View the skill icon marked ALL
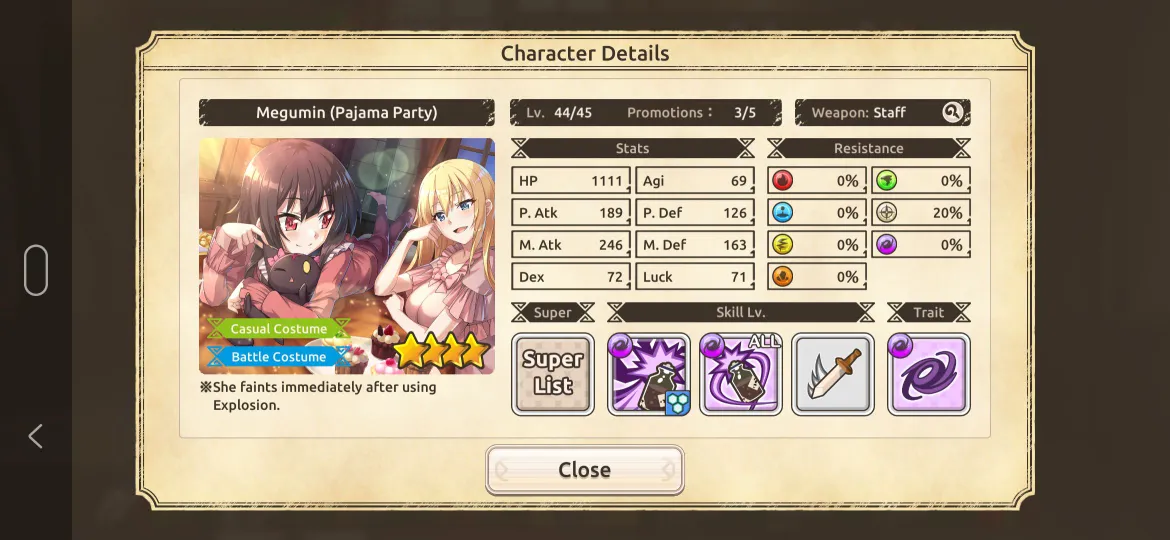Viewport: 1170px width, 540px height. coord(741,374)
